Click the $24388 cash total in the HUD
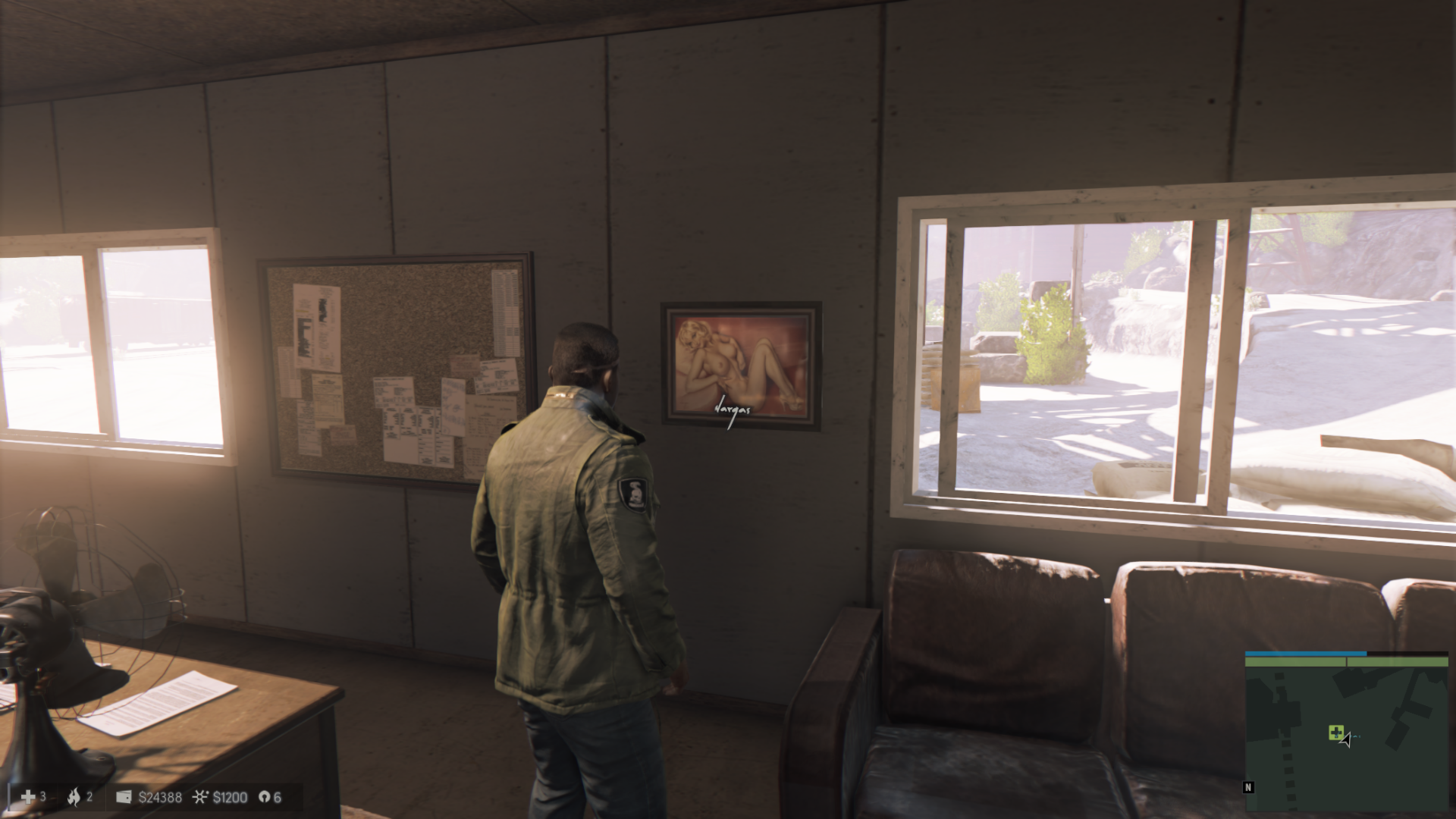This screenshot has width=1456, height=819. 159,797
